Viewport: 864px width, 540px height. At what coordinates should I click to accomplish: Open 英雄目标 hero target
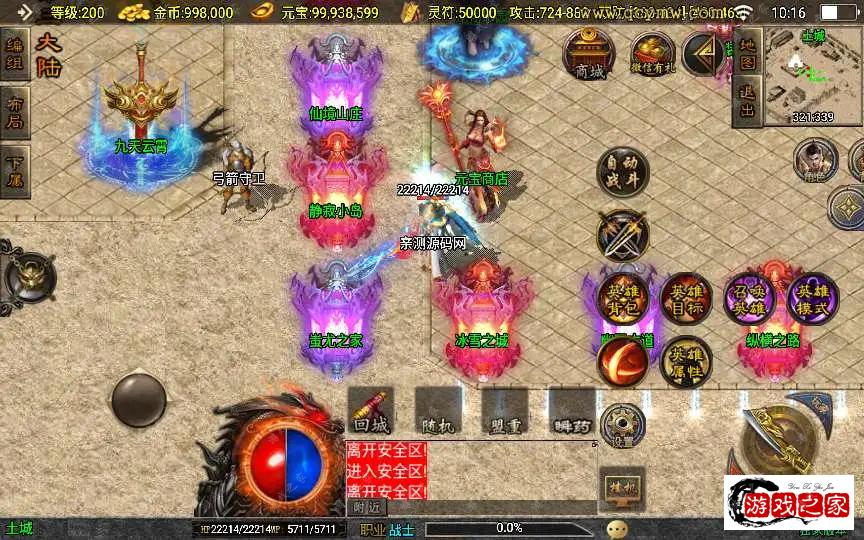click(686, 299)
